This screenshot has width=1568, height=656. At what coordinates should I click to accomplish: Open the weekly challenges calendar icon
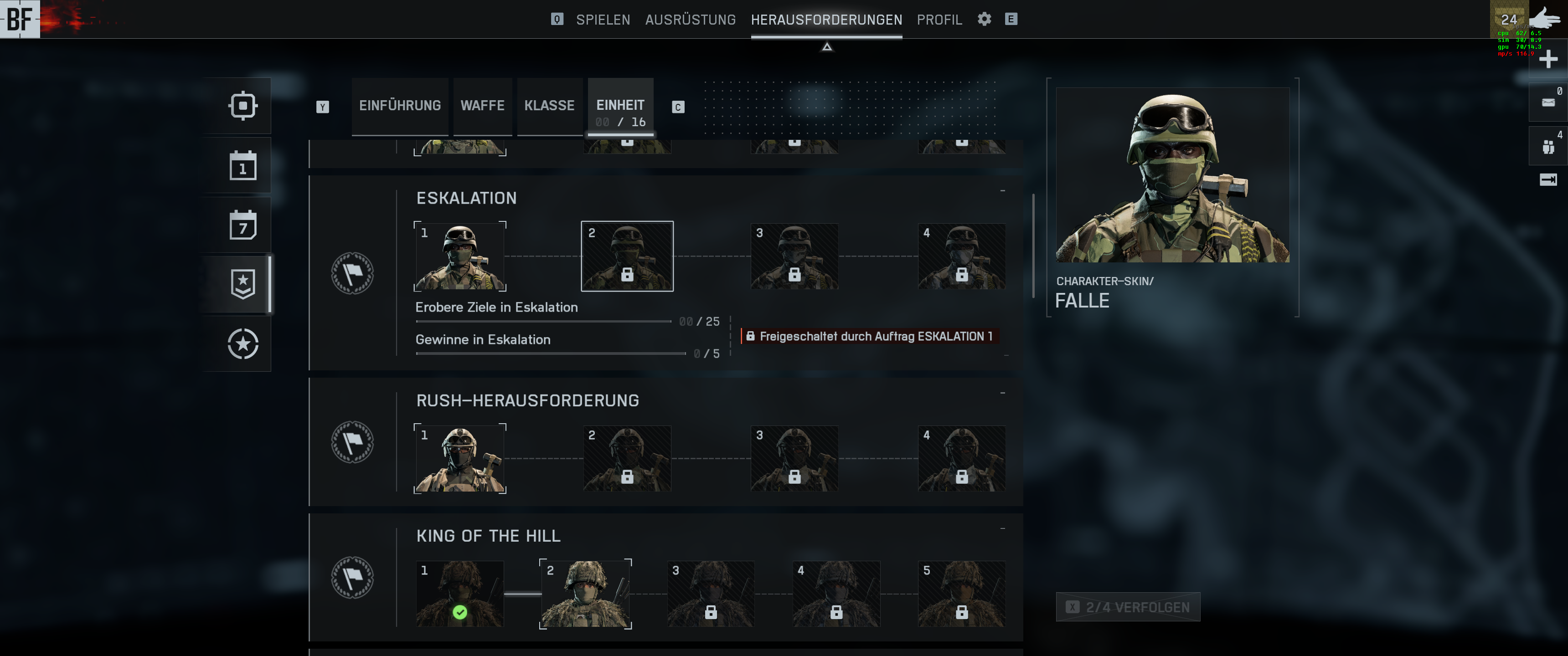[242, 225]
